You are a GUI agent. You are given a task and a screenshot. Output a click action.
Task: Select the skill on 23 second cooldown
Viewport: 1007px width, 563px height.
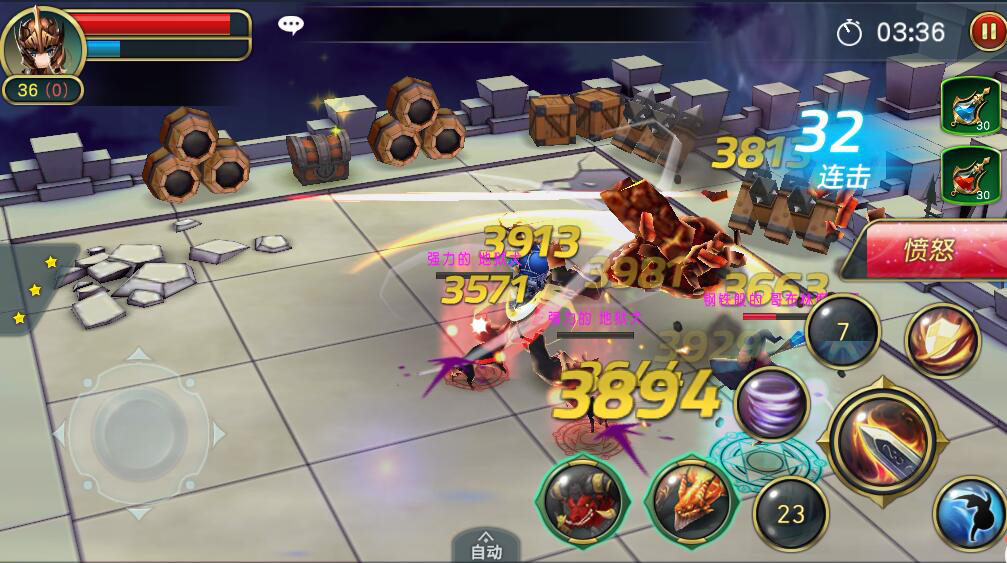(x=790, y=514)
